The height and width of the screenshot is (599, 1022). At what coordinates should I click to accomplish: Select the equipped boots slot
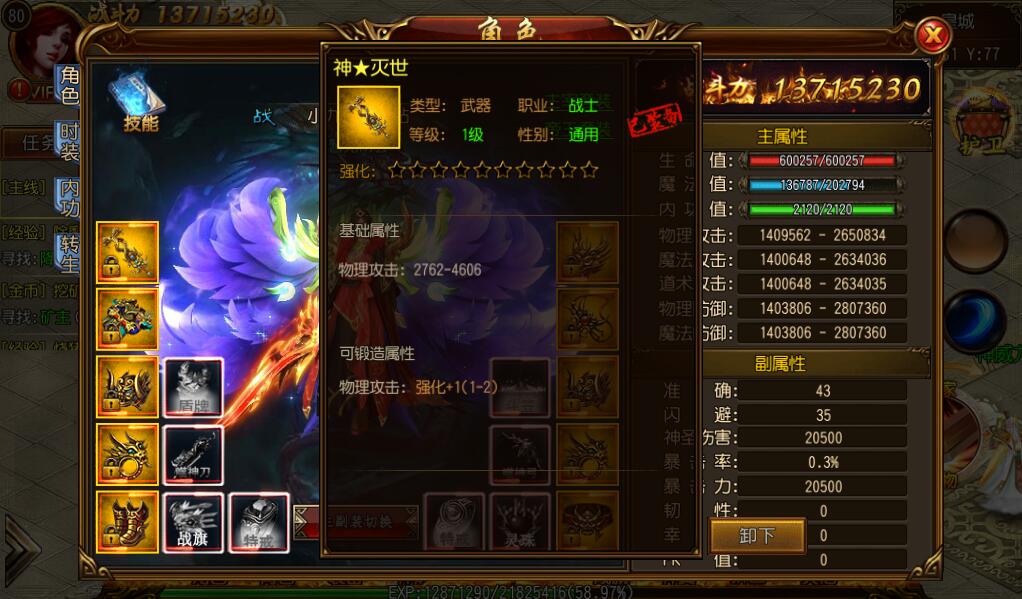pyautogui.click(x=128, y=521)
